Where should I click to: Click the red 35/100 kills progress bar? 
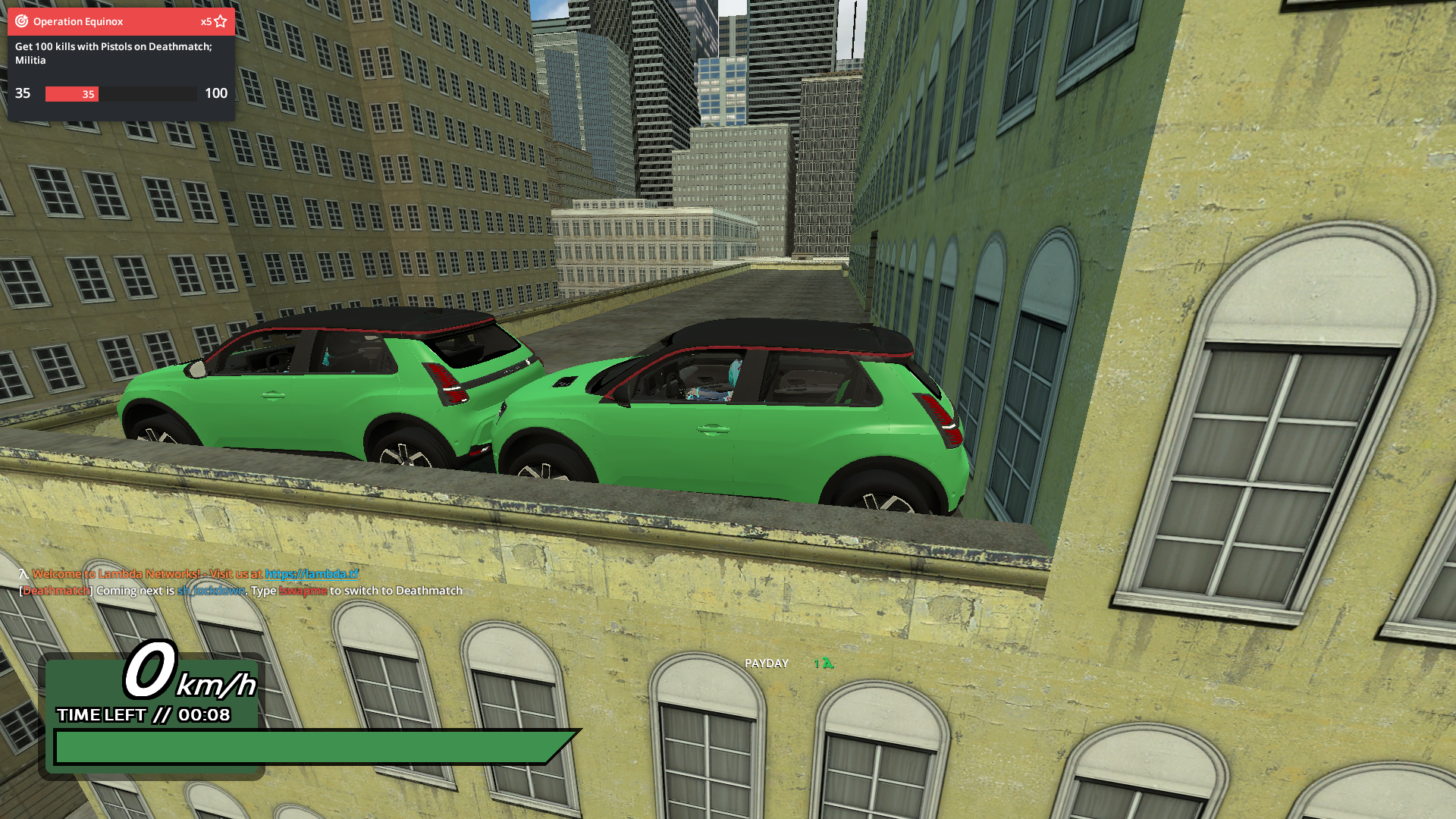coord(72,94)
